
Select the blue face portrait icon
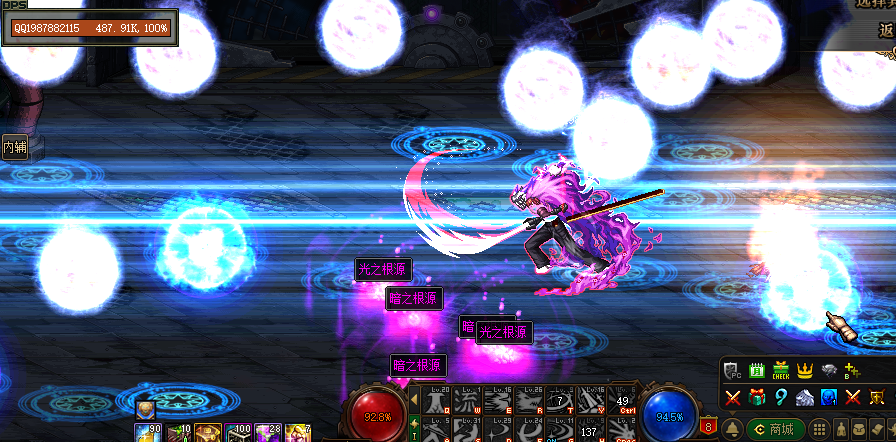829,397
